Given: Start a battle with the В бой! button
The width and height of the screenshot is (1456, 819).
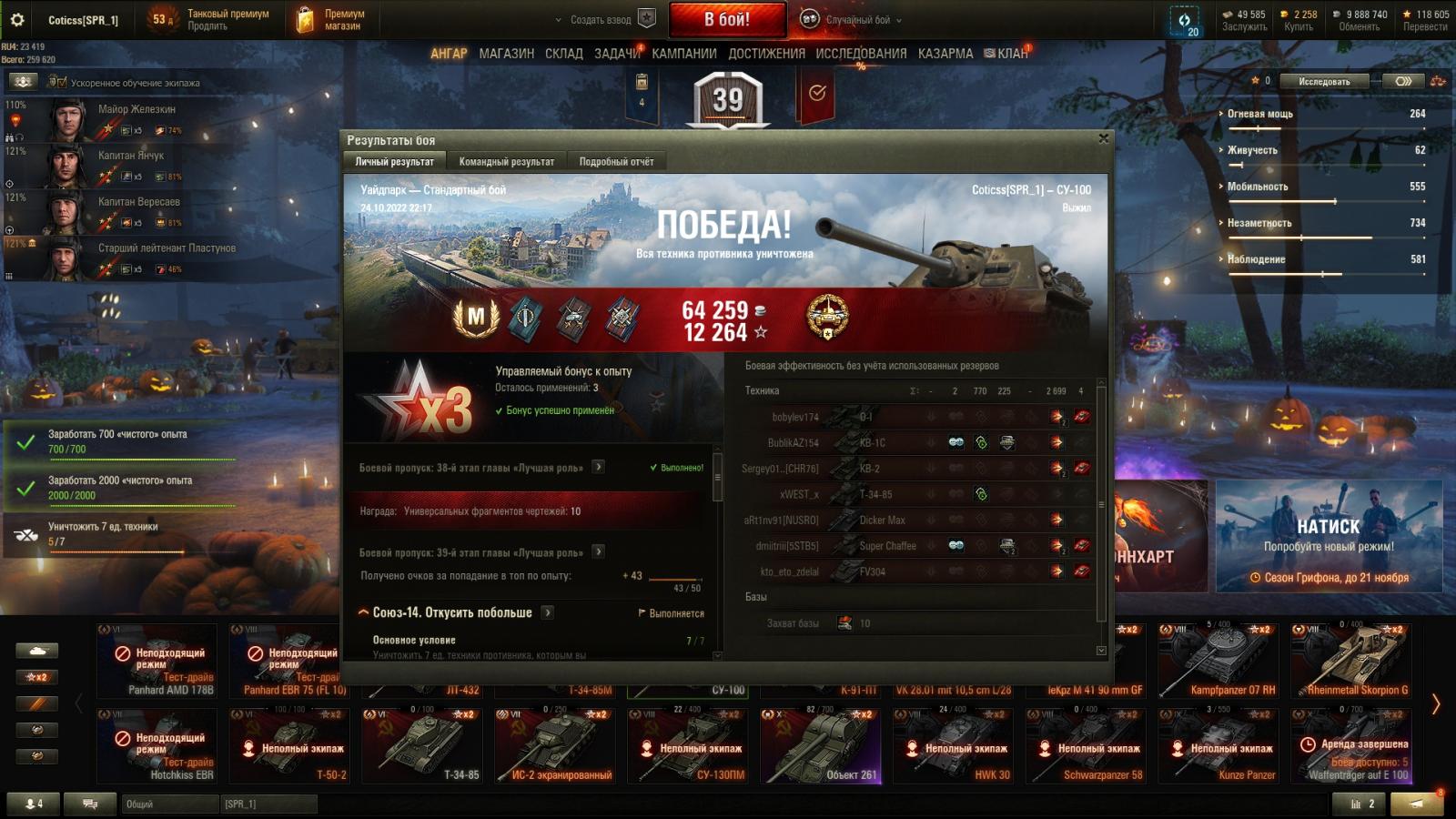Looking at the screenshot, I should click(x=727, y=19).
